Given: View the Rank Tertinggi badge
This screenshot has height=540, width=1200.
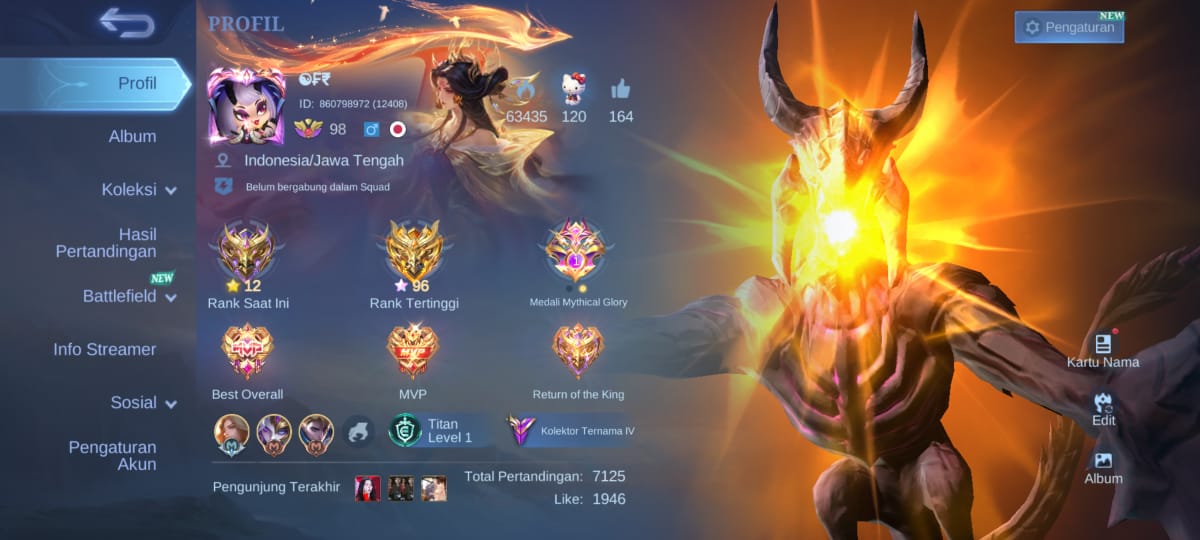Looking at the screenshot, I should [x=413, y=252].
